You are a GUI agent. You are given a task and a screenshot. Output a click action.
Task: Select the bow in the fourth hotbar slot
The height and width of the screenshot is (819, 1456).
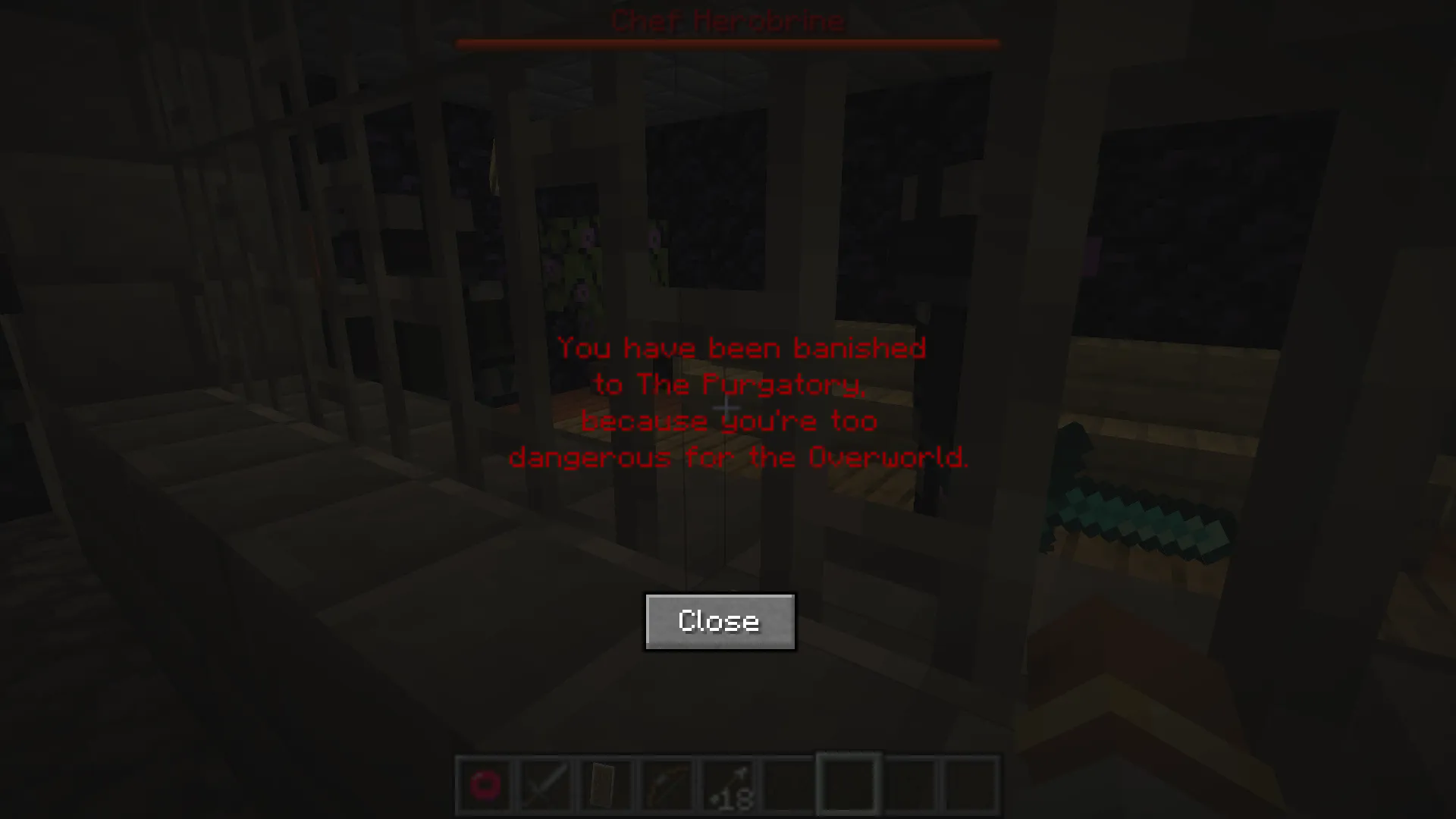[x=667, y=785]
